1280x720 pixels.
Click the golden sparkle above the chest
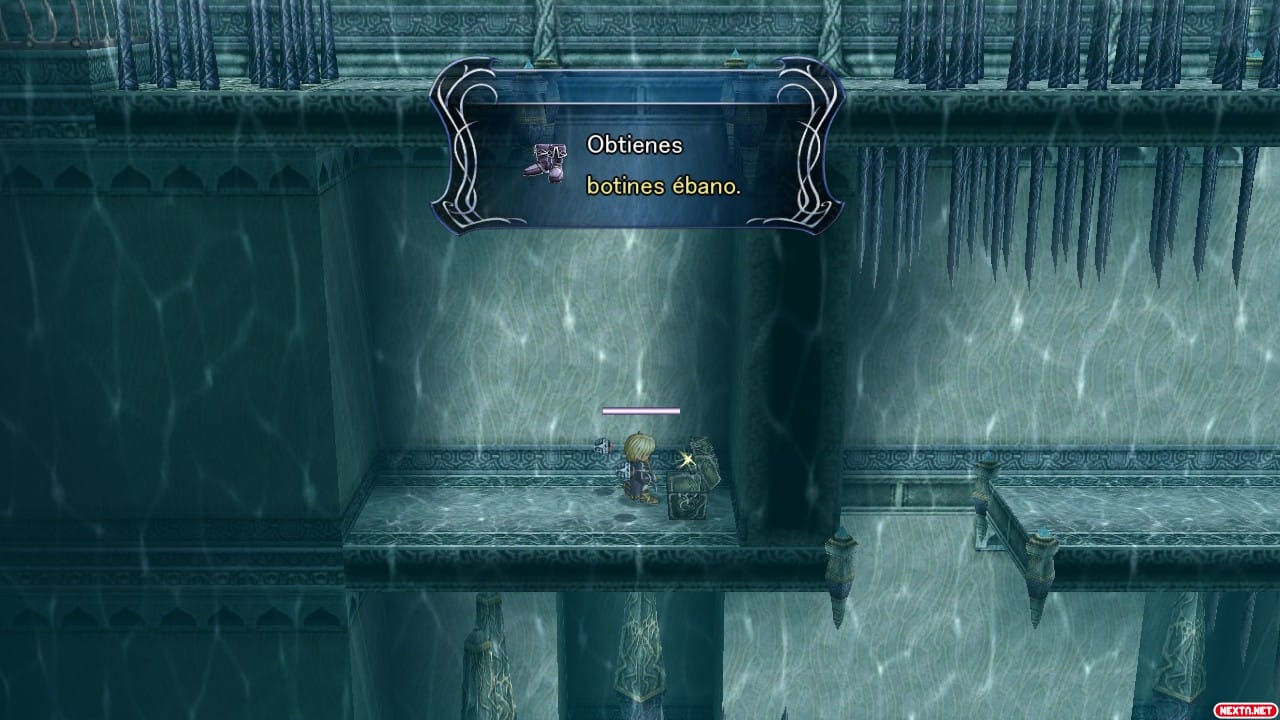pos(686,457)
